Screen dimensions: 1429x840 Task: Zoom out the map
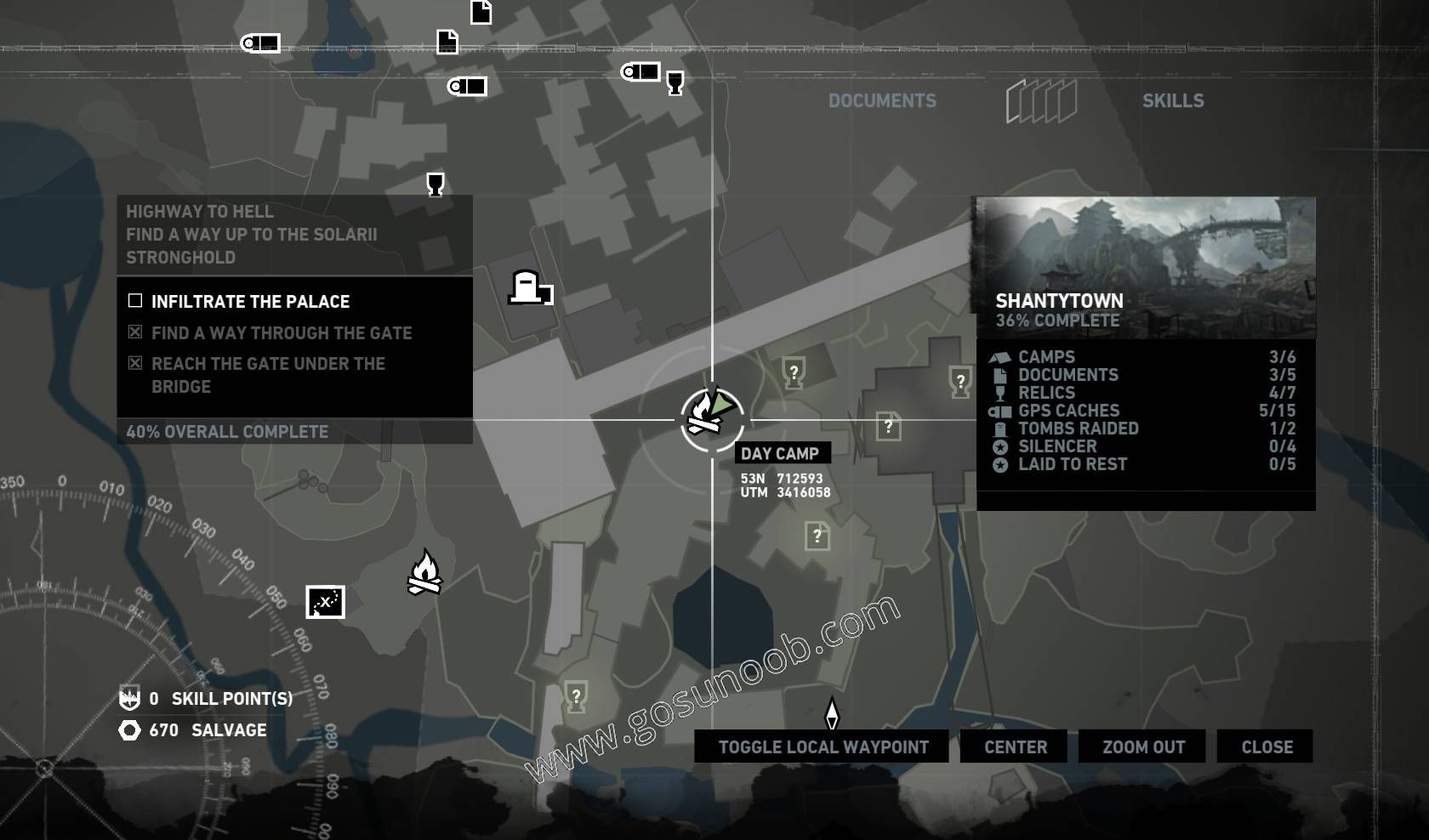1143,746
